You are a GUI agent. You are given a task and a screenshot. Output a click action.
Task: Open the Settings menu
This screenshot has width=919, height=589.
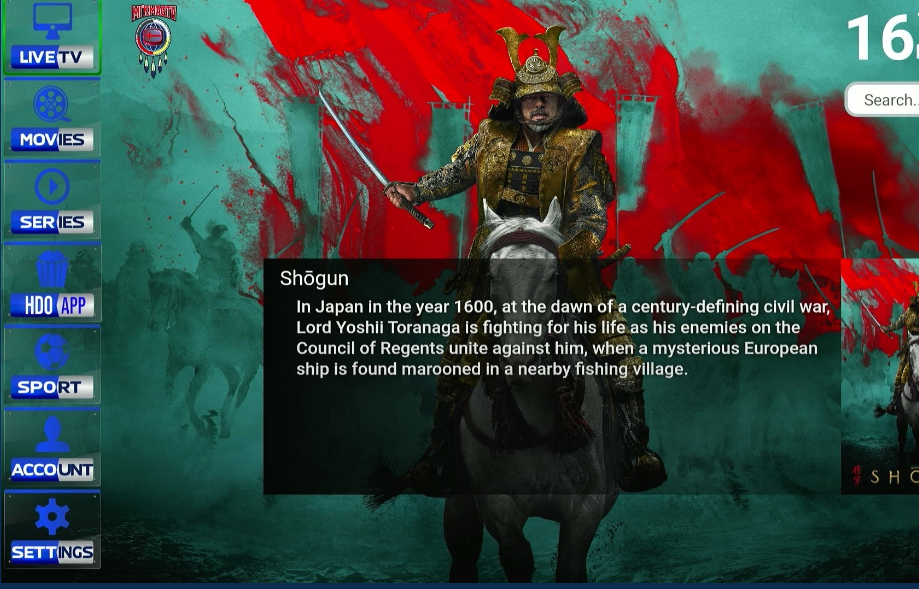click(52, 531)
